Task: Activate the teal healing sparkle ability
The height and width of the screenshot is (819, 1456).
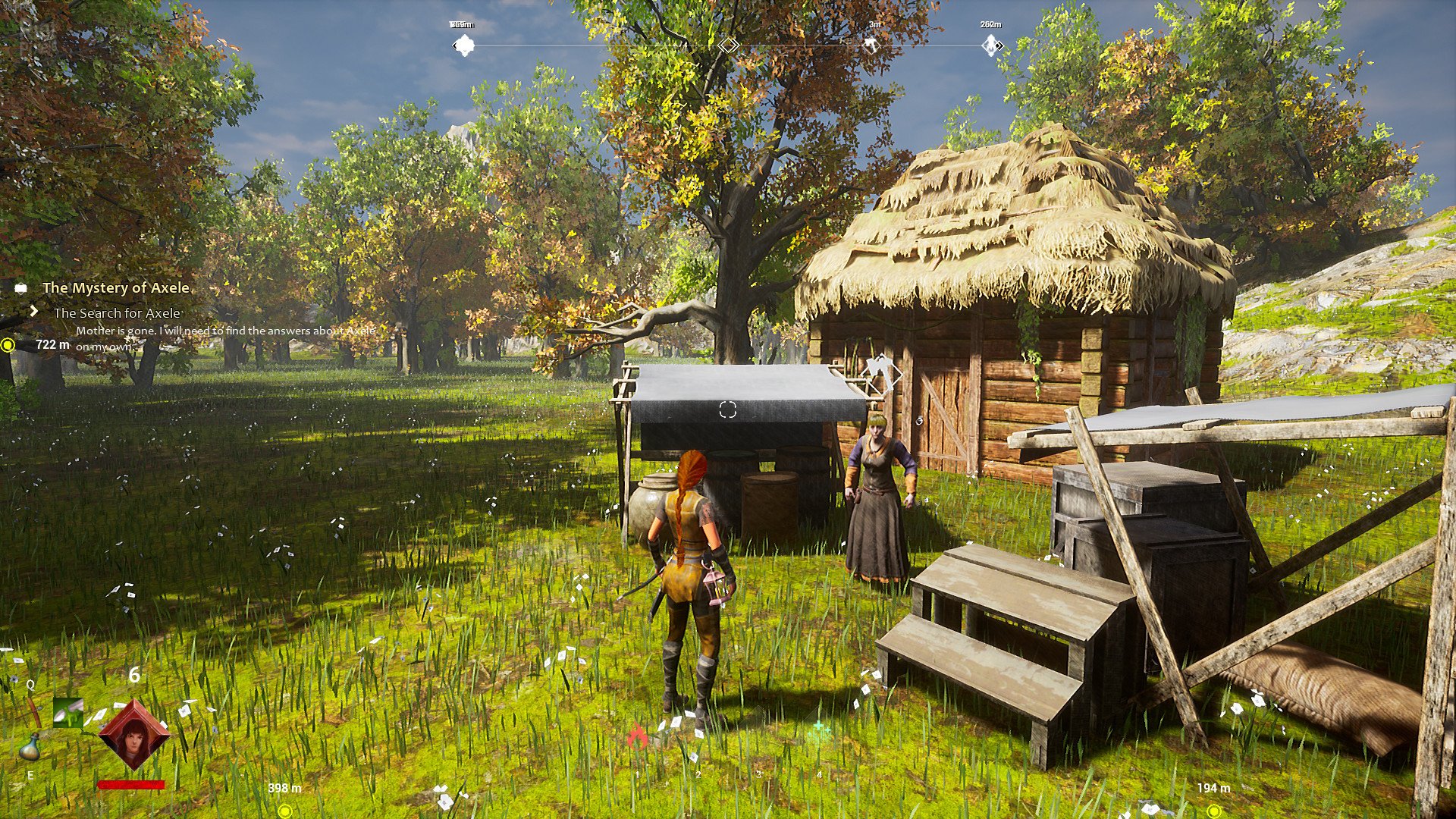Action: pos(818,732)
